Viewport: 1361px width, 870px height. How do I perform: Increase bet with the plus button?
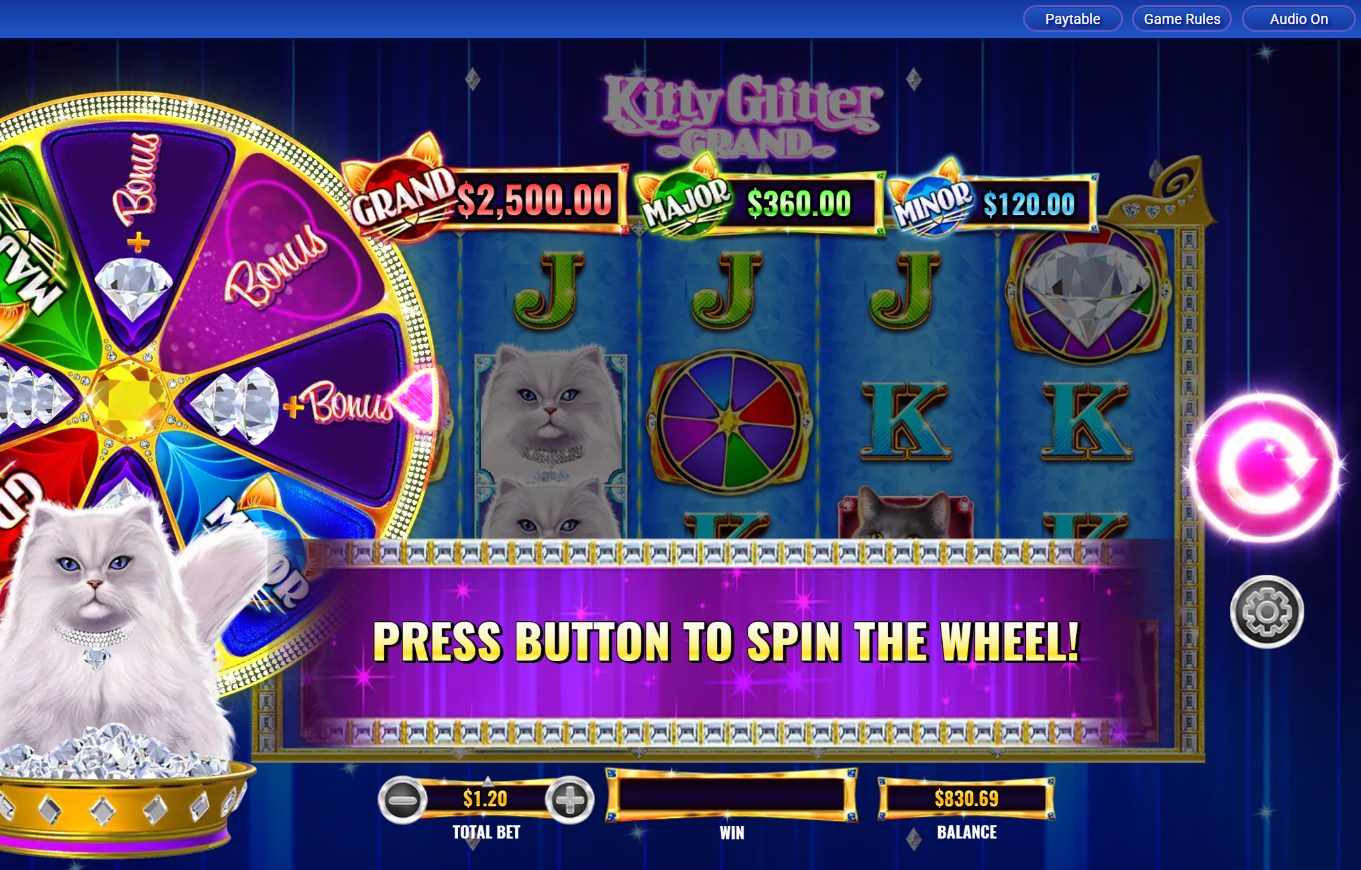click(569, 800)
